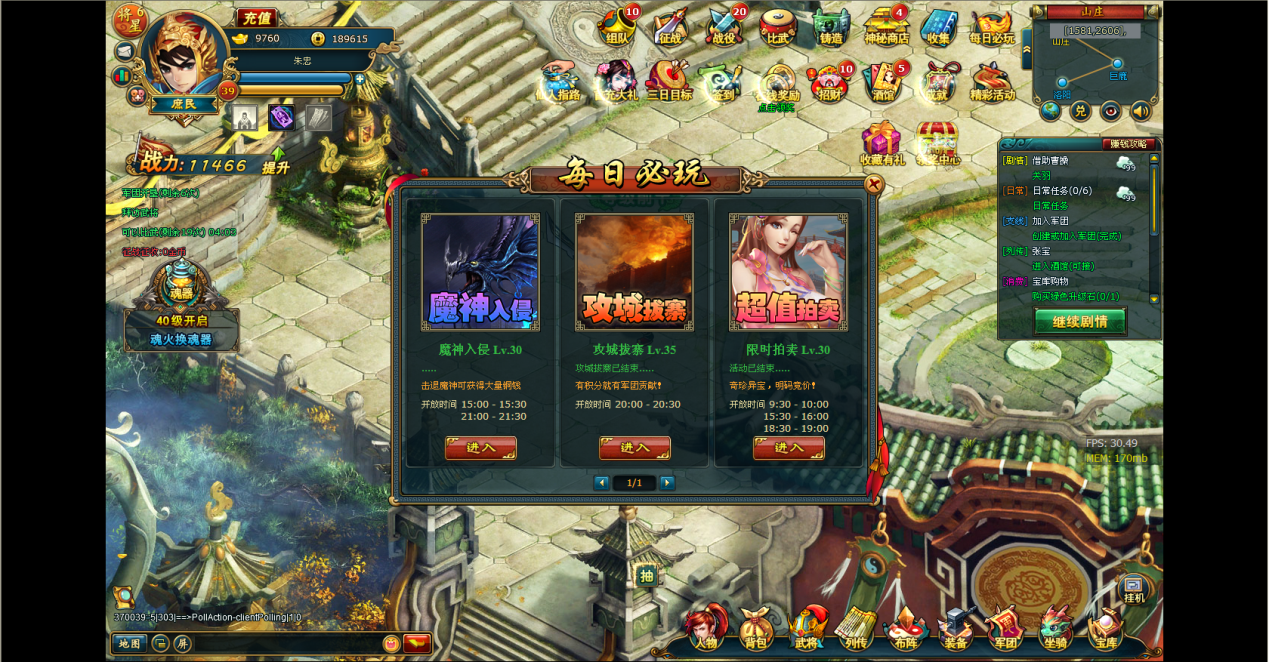
Task: Open the 组队 team icon
Action: point(617,28)
